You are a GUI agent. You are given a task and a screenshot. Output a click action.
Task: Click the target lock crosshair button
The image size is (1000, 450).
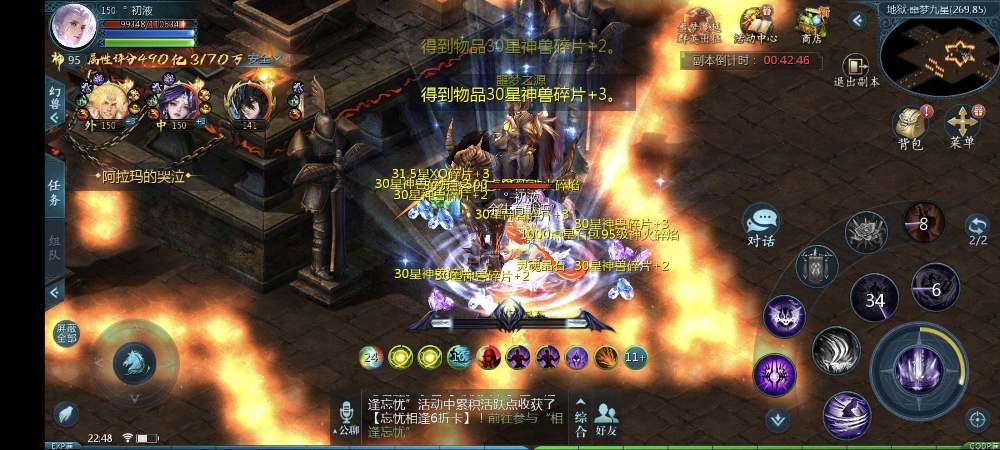pyautogui.click(x=978, y=418)
